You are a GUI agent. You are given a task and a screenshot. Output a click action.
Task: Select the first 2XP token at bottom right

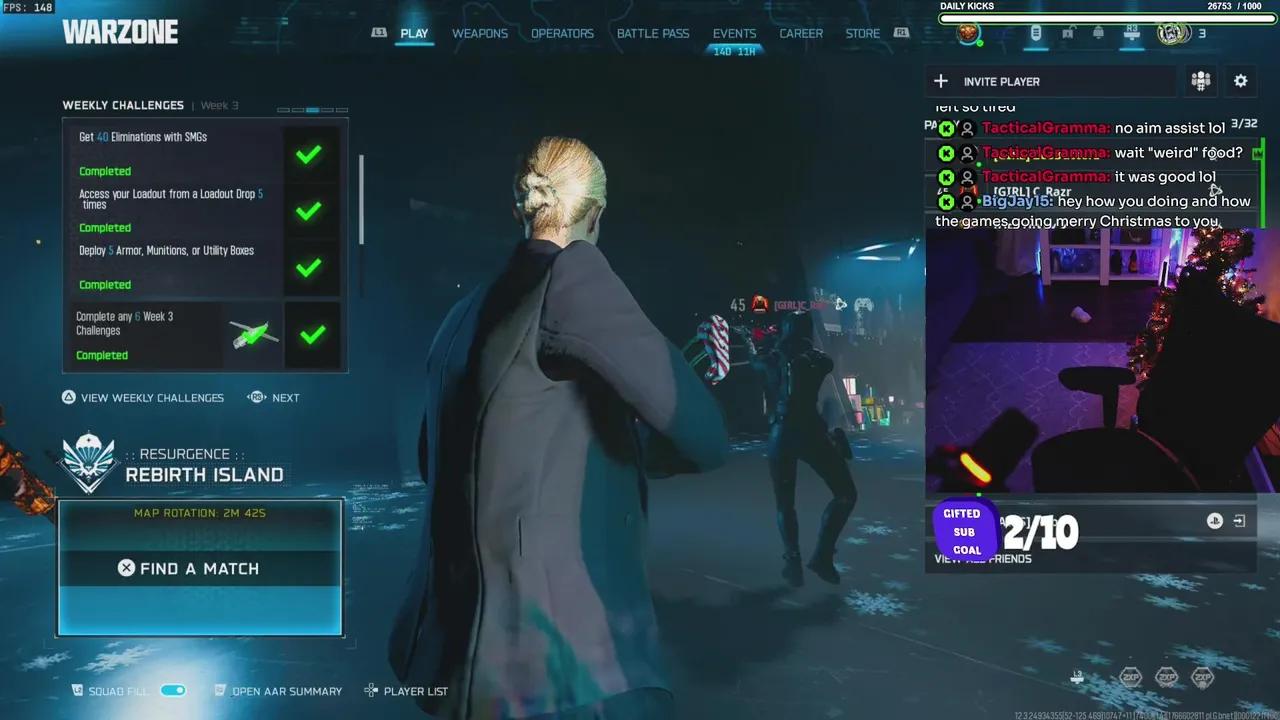point(1131,677)
